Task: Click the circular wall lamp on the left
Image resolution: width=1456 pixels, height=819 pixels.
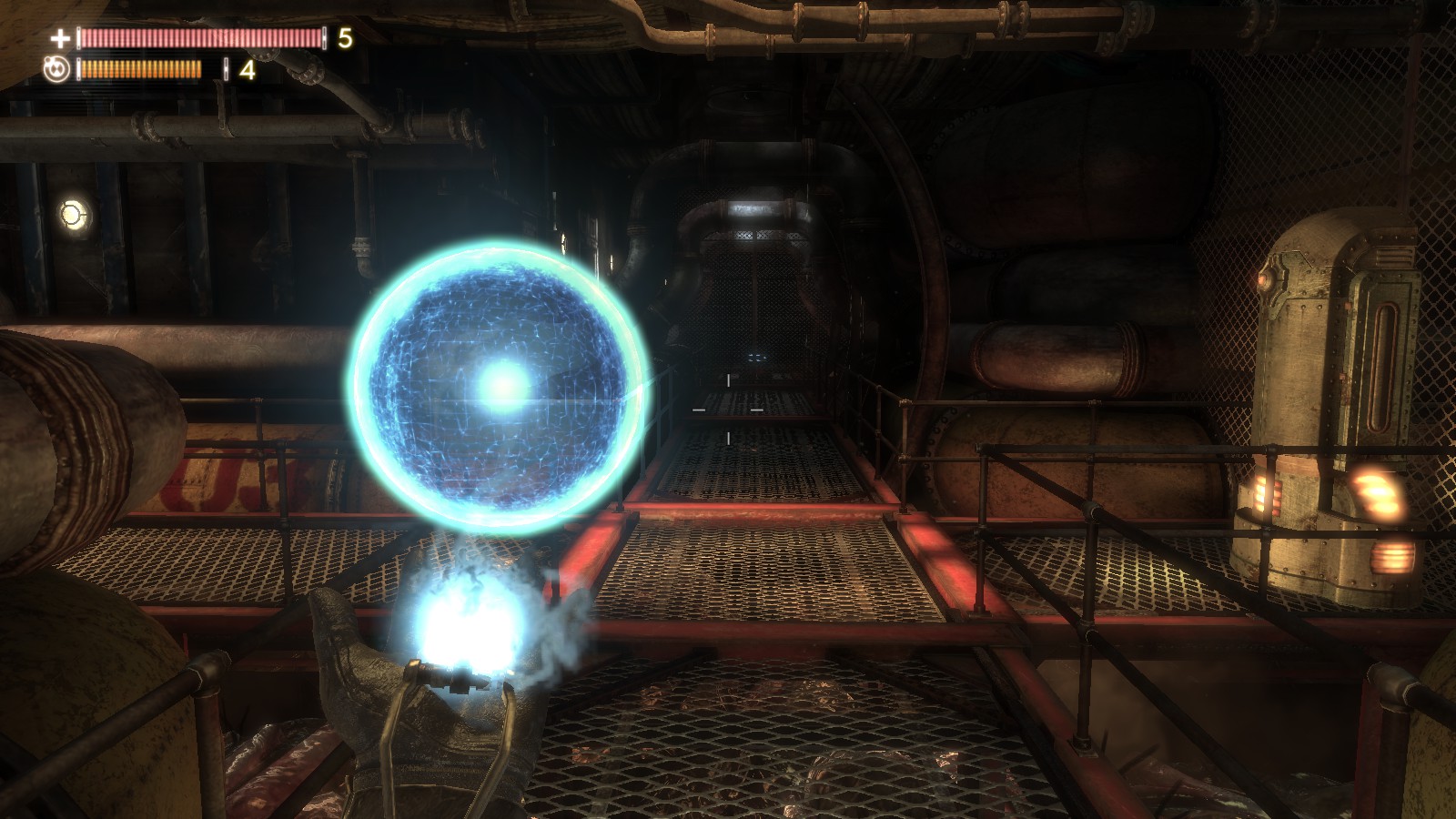Action: click(x=71, y=213)
